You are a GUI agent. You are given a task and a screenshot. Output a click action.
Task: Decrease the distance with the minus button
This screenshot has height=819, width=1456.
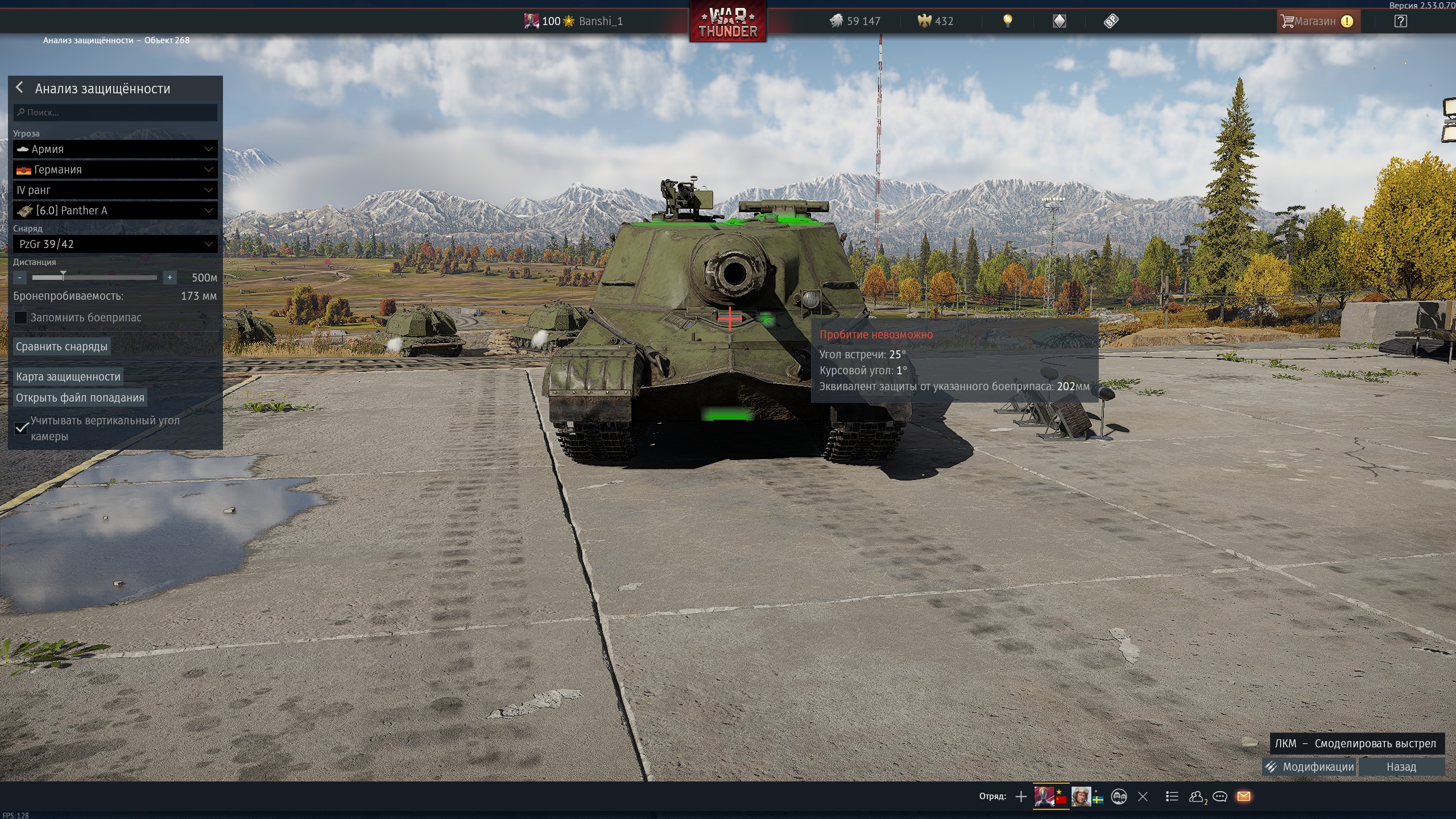(x=20, y=278)
